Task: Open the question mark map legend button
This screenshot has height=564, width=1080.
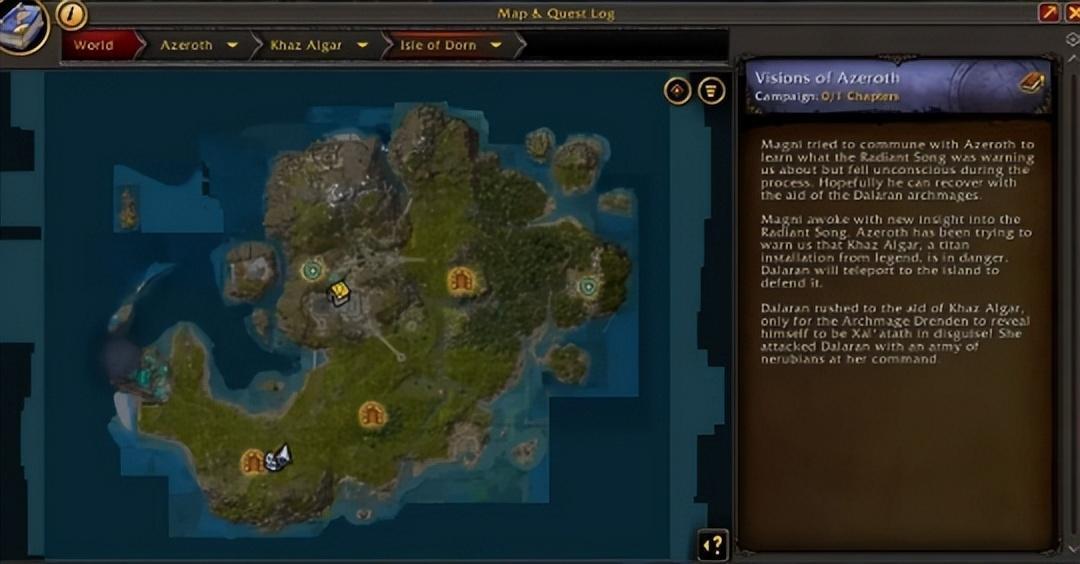Action: click(x=713, y=545)
